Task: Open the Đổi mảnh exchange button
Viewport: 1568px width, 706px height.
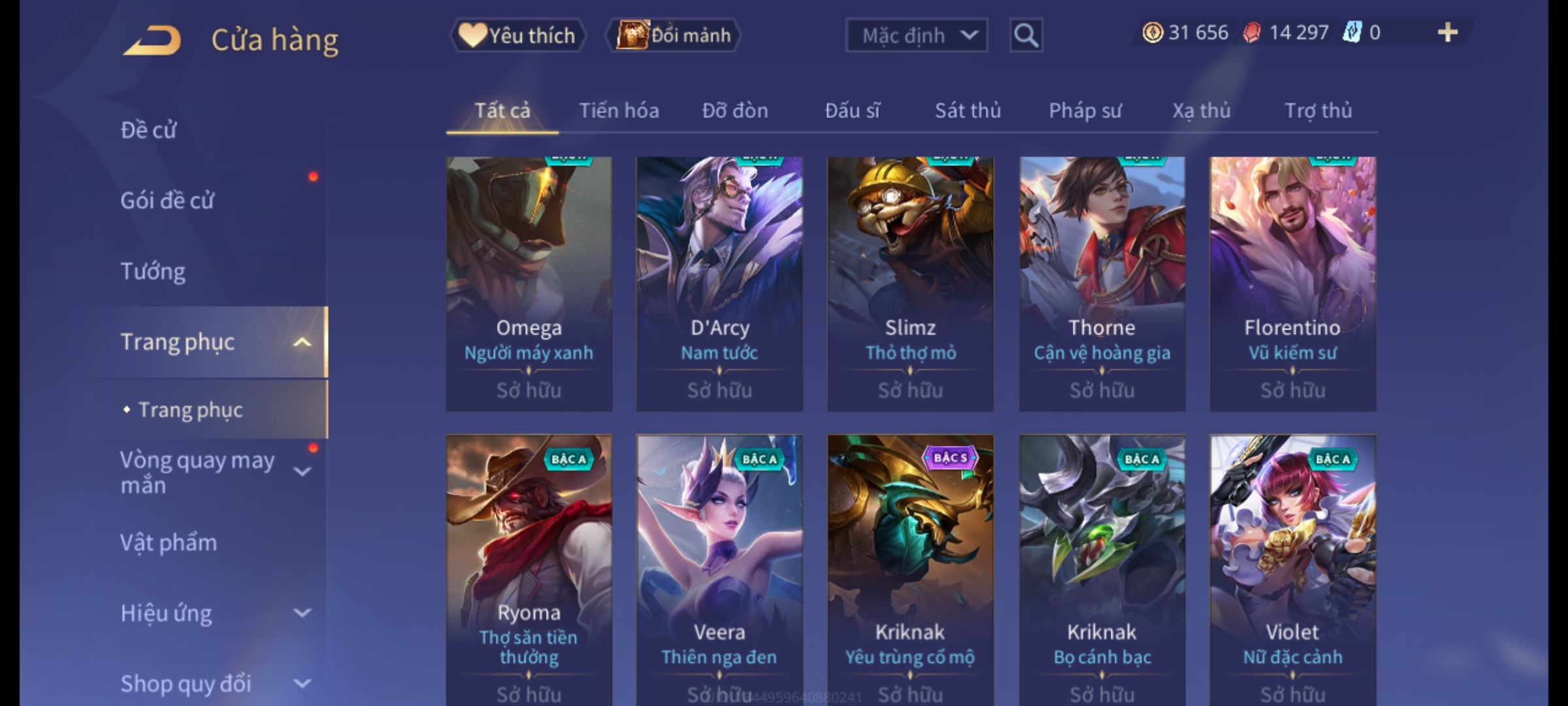Action: pyautogui.click(x=674, y=35)
